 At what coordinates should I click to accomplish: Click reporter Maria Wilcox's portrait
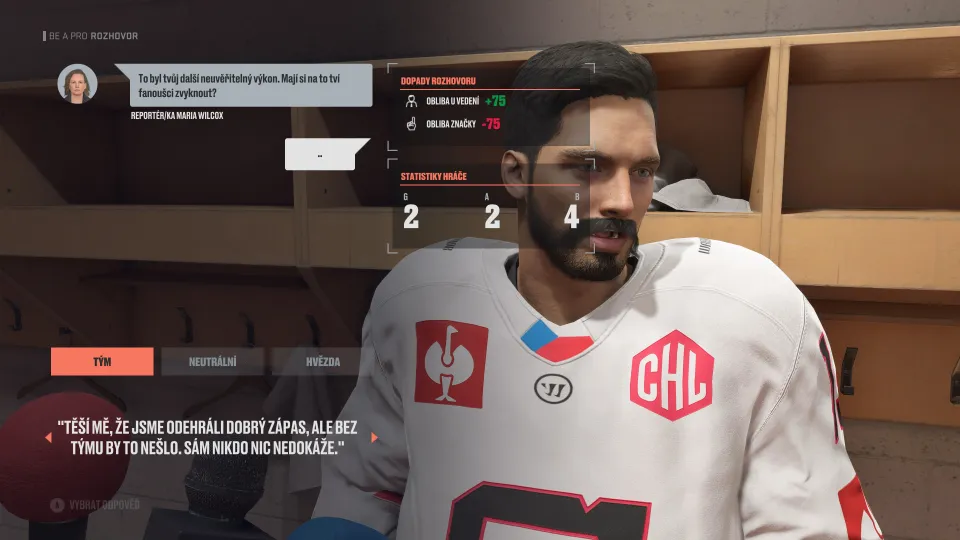pyautogui.click(x=78, y=84)
